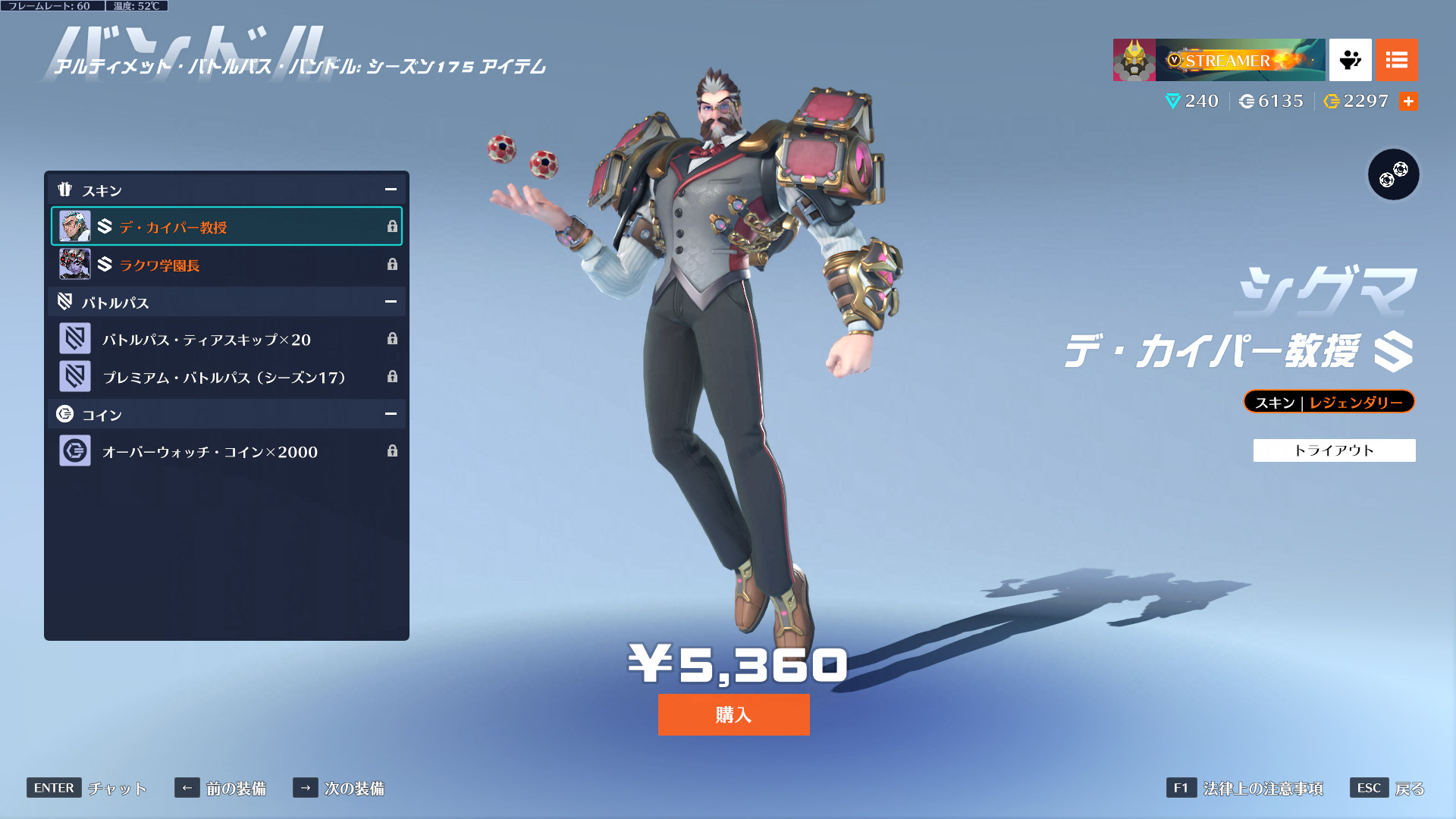Toggle the round weapon preview icon
Image resolution: width=1456 pixels, height=819 pixels.
tap(1393, 174)
